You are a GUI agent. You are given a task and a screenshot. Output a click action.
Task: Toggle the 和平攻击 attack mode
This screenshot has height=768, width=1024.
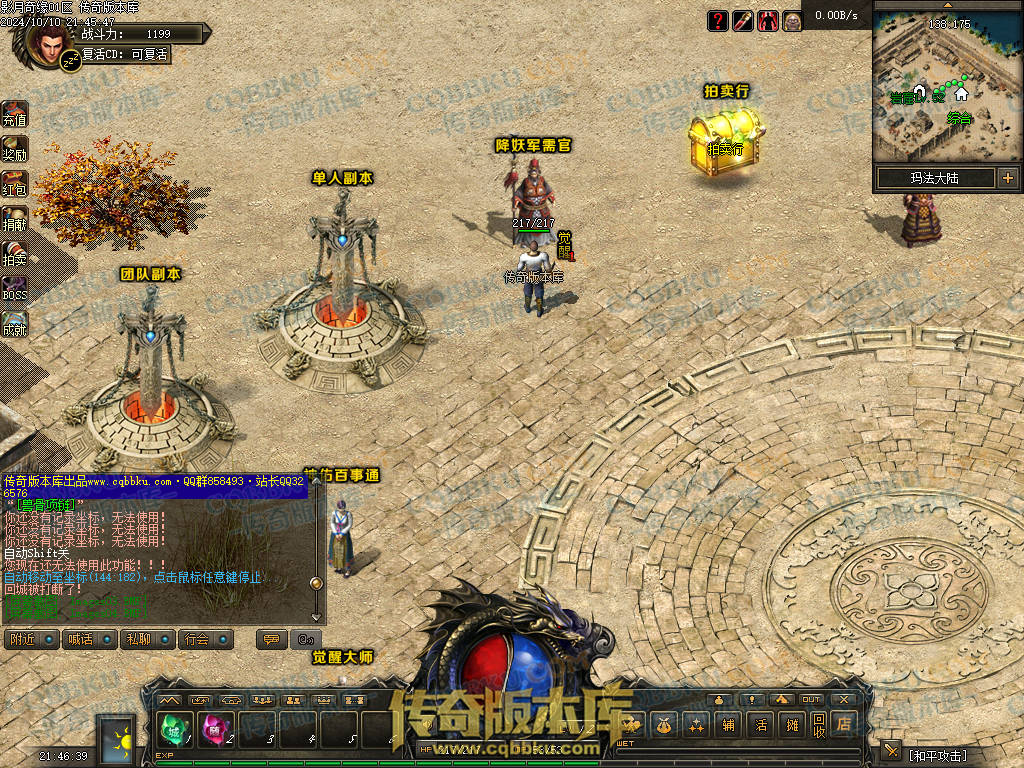937,754
